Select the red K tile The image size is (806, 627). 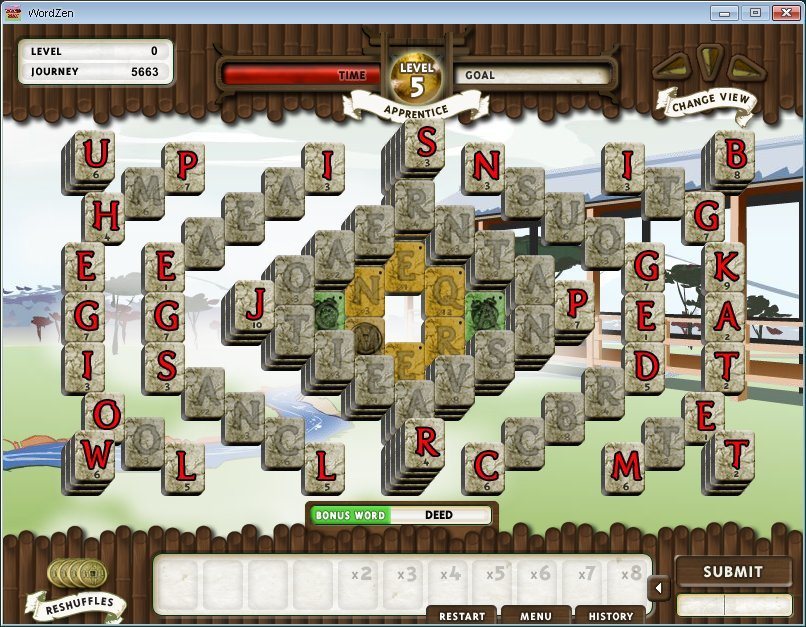[x=726, y=265]
